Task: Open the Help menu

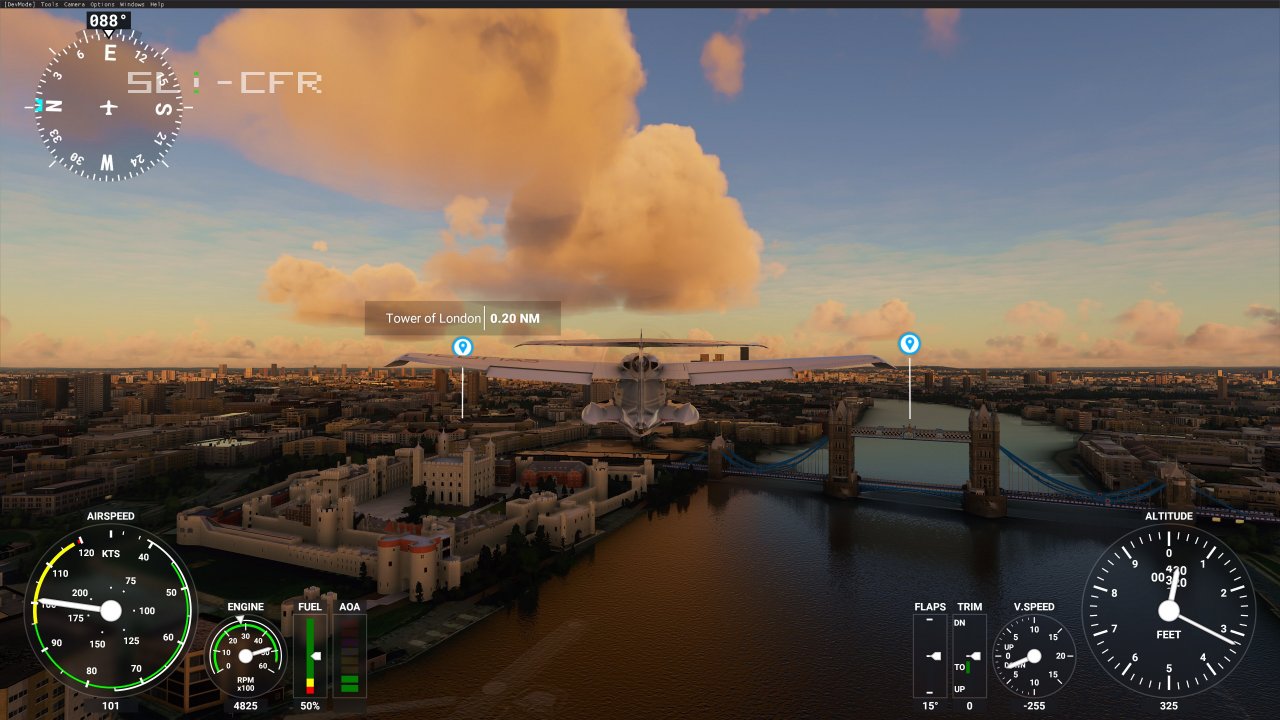Action: coord(157,4)
